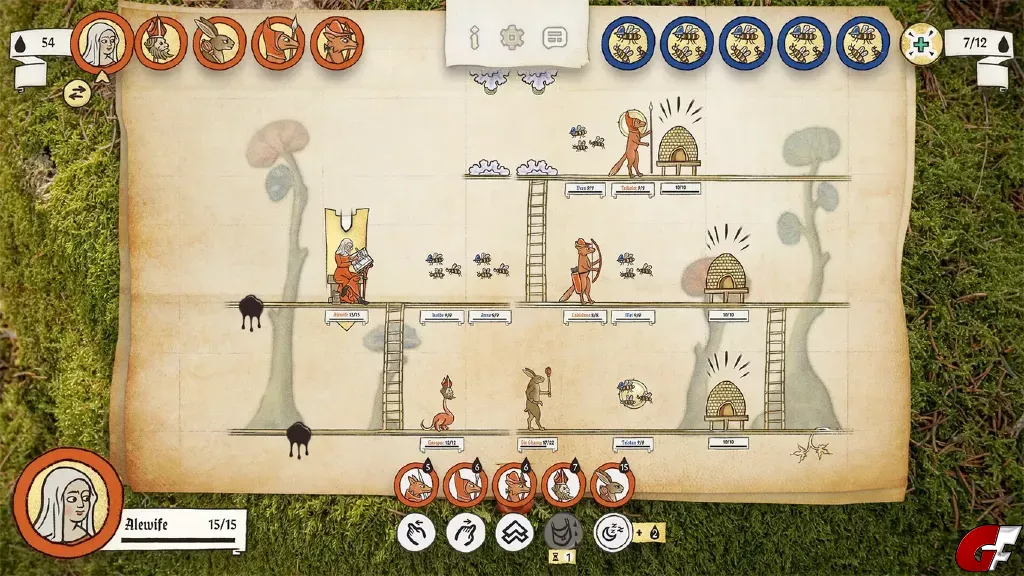Draw the bishop unit costing 7 ink
Image resolution: width=1024 pixels, height=576 pixels.
click(563, 486)
